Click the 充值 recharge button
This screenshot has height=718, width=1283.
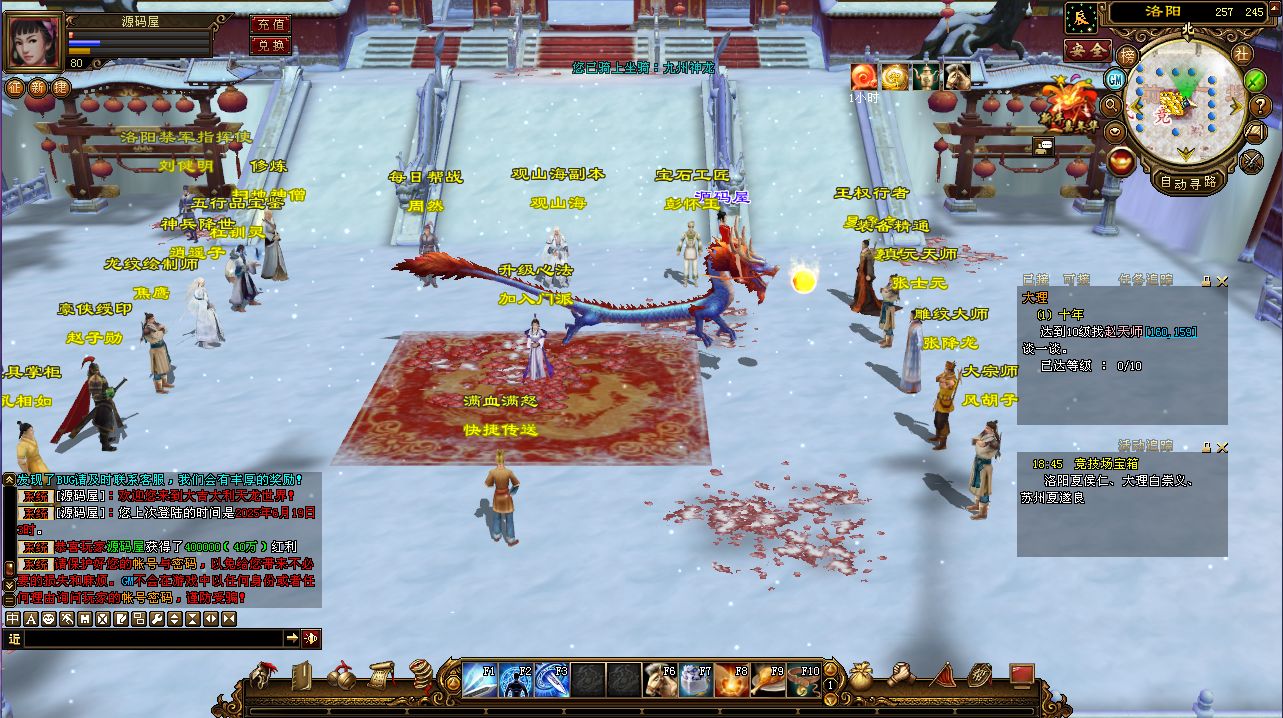pos(269,24)
